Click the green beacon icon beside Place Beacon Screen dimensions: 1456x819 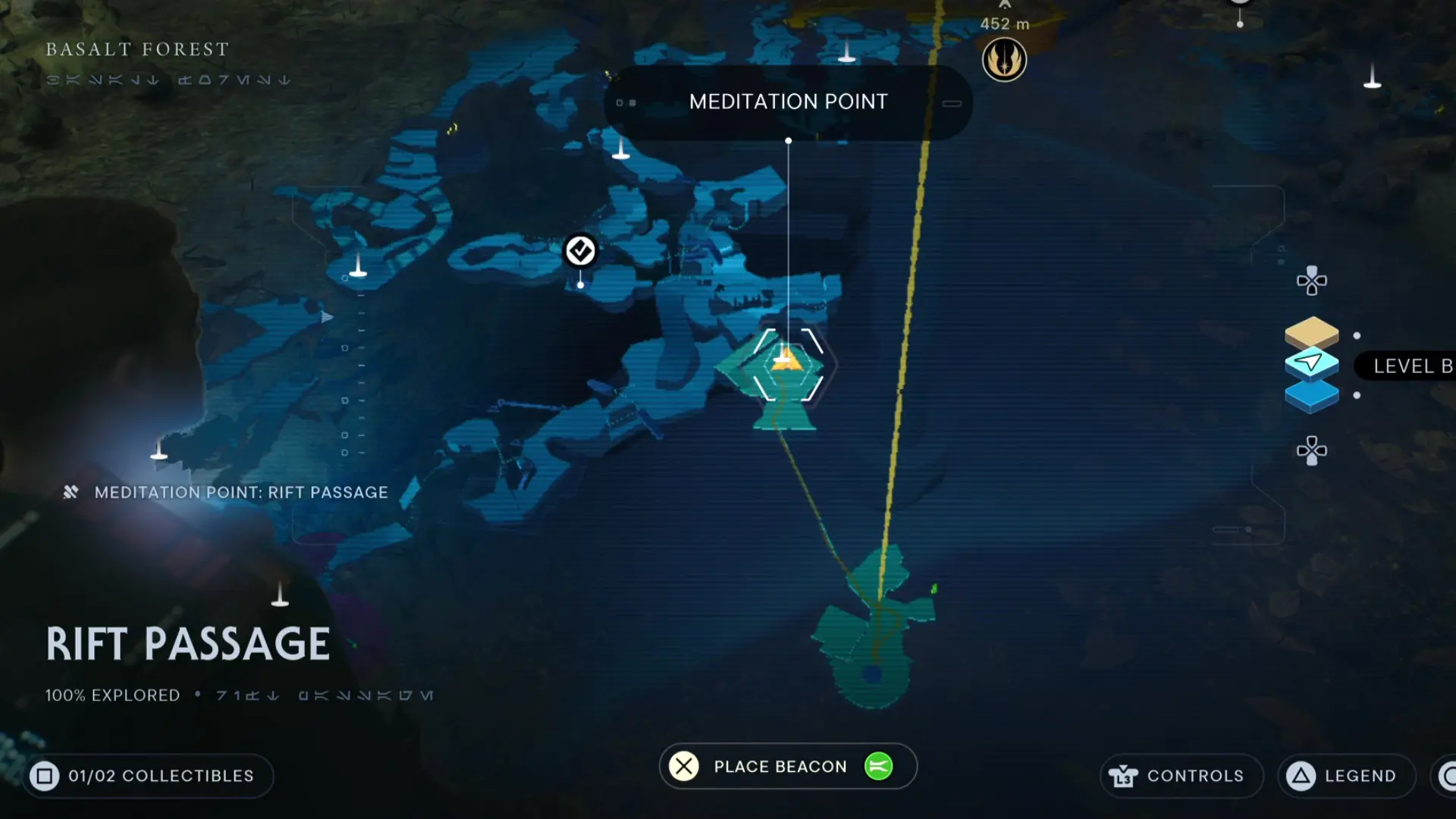pyautogui.click(x=878, y=767)
